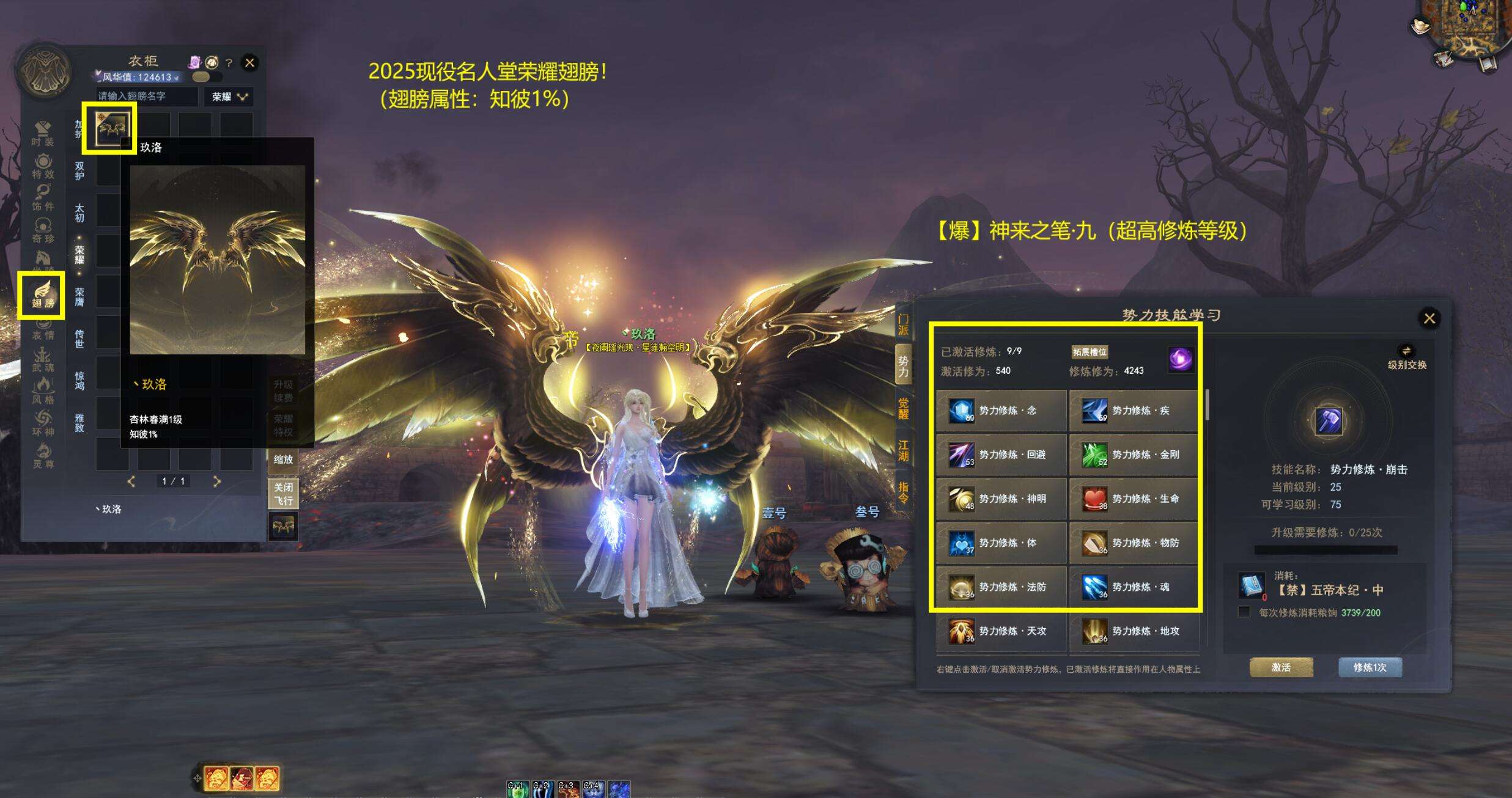Choose the 太初 wing sub-tab

click(x=79, y=213)
